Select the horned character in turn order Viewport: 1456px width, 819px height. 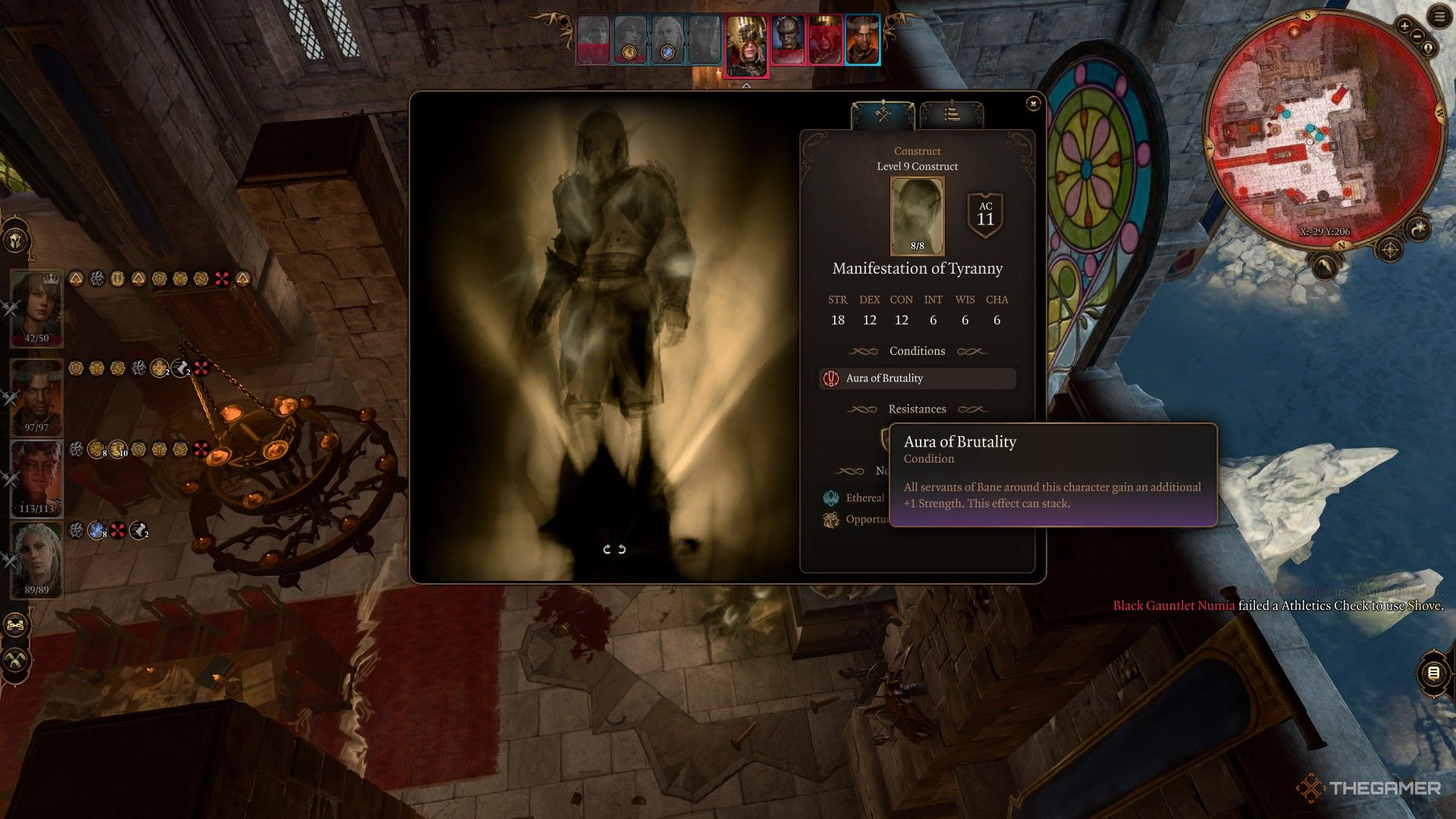click(x=862, y=39)
